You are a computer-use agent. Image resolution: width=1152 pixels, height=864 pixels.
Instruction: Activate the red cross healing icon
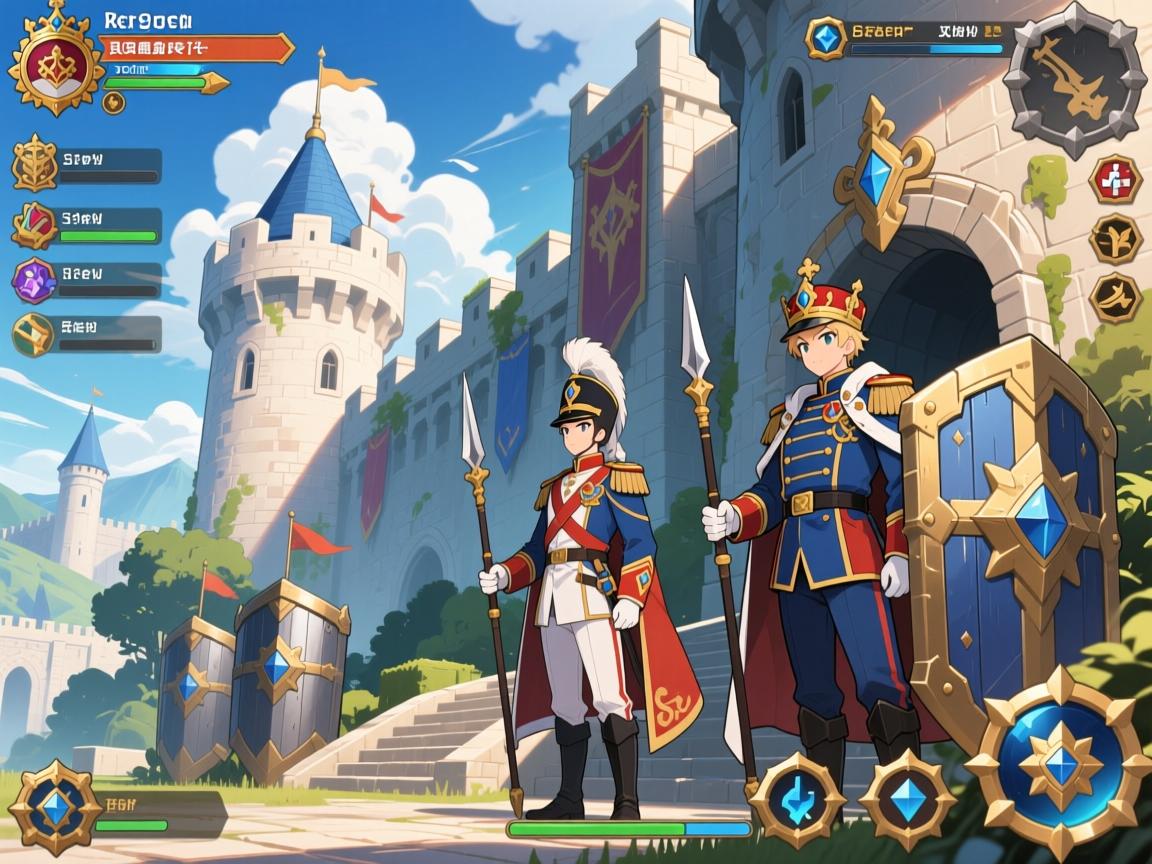[x=1115, y=180]
